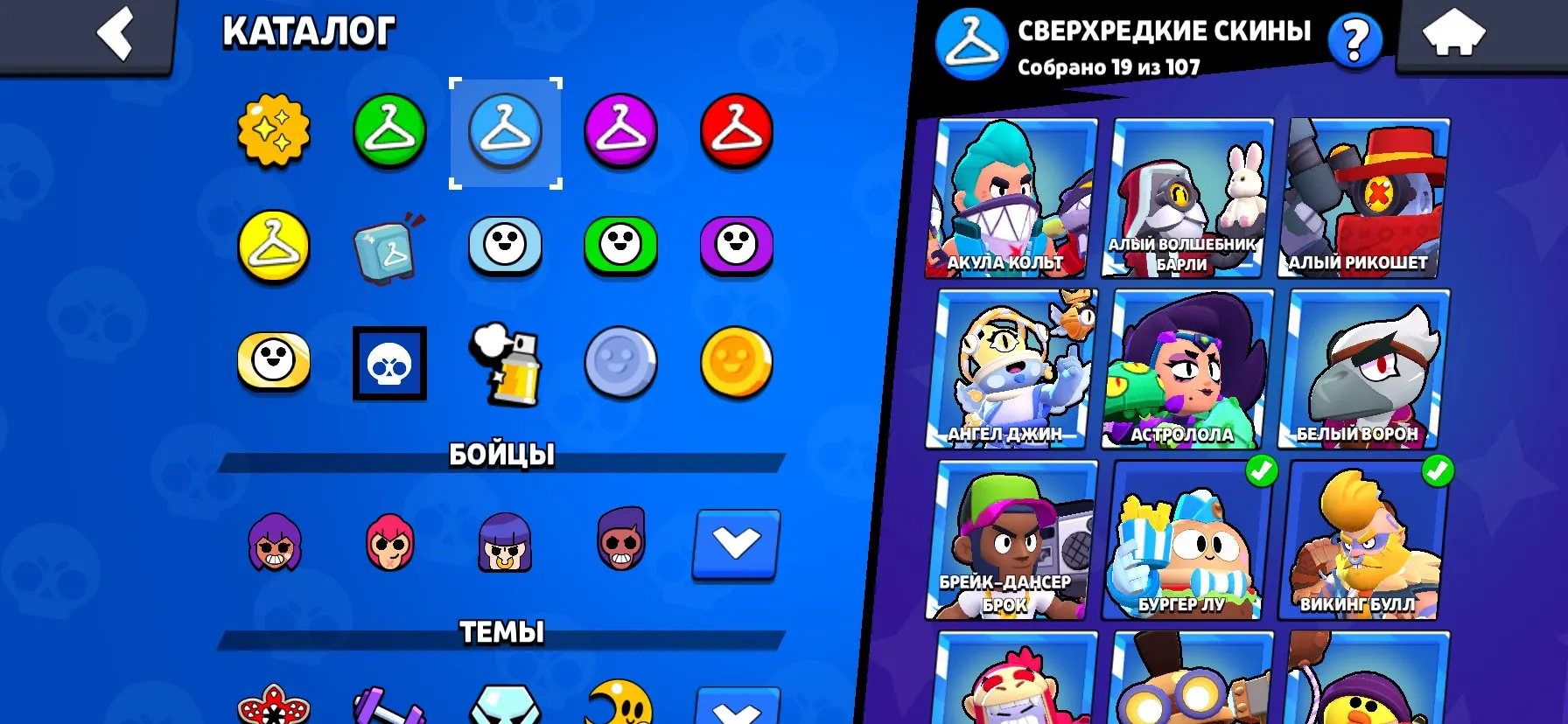Open the gold profile icon category
1568x724 pixels.
(x=738, y=363)
